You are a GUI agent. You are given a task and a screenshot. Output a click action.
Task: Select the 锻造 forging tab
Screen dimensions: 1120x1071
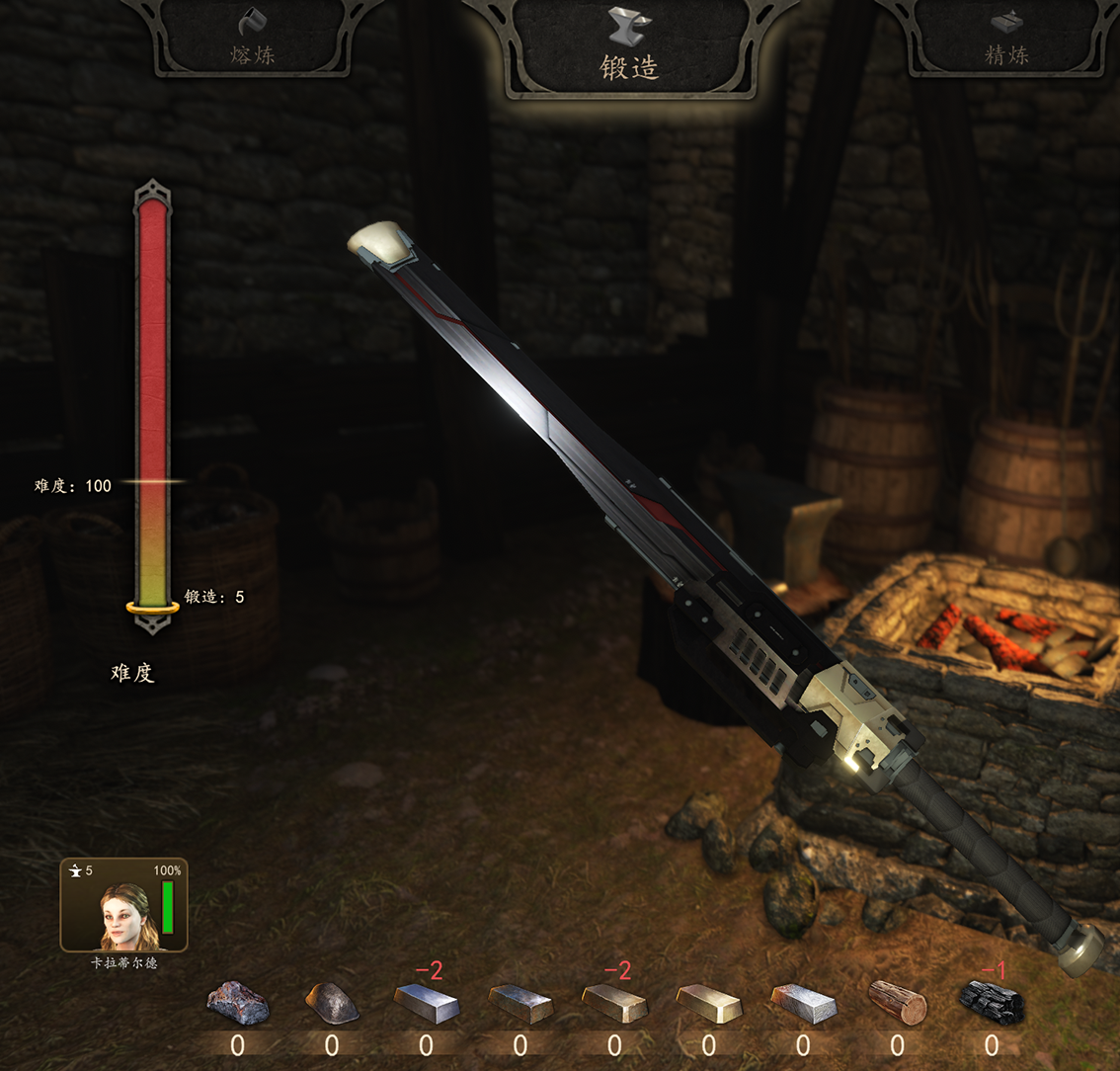pyautogui.click(x=629, y=49)
